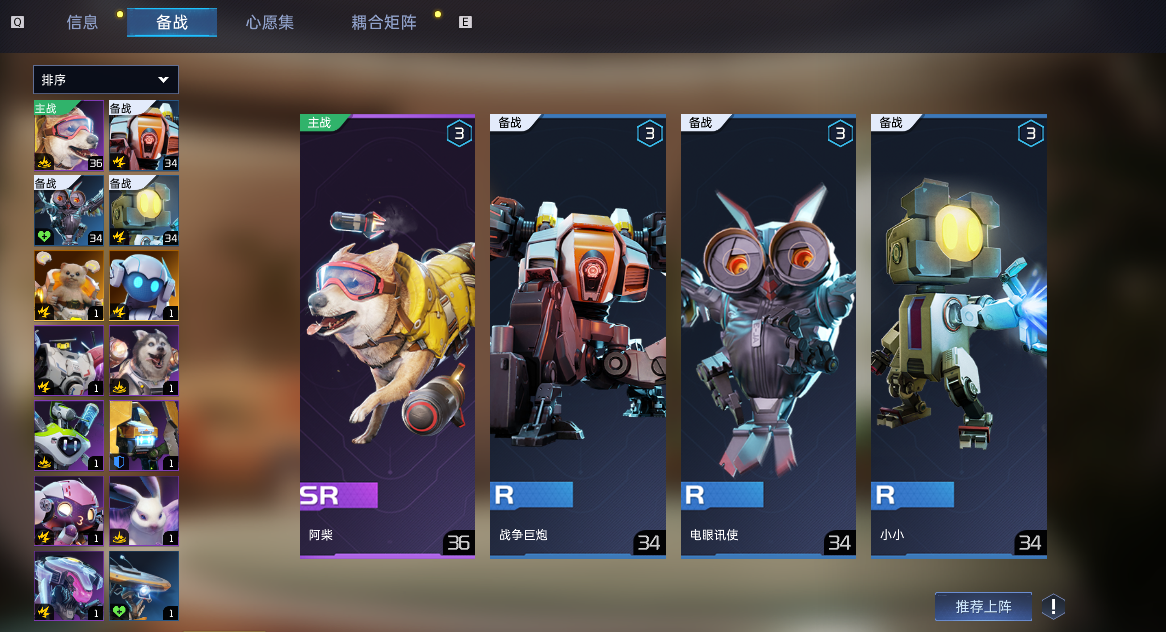1166x632 pixels.
Task: Go to the 耦合矩阵 tab
Action: coord(384,22)
